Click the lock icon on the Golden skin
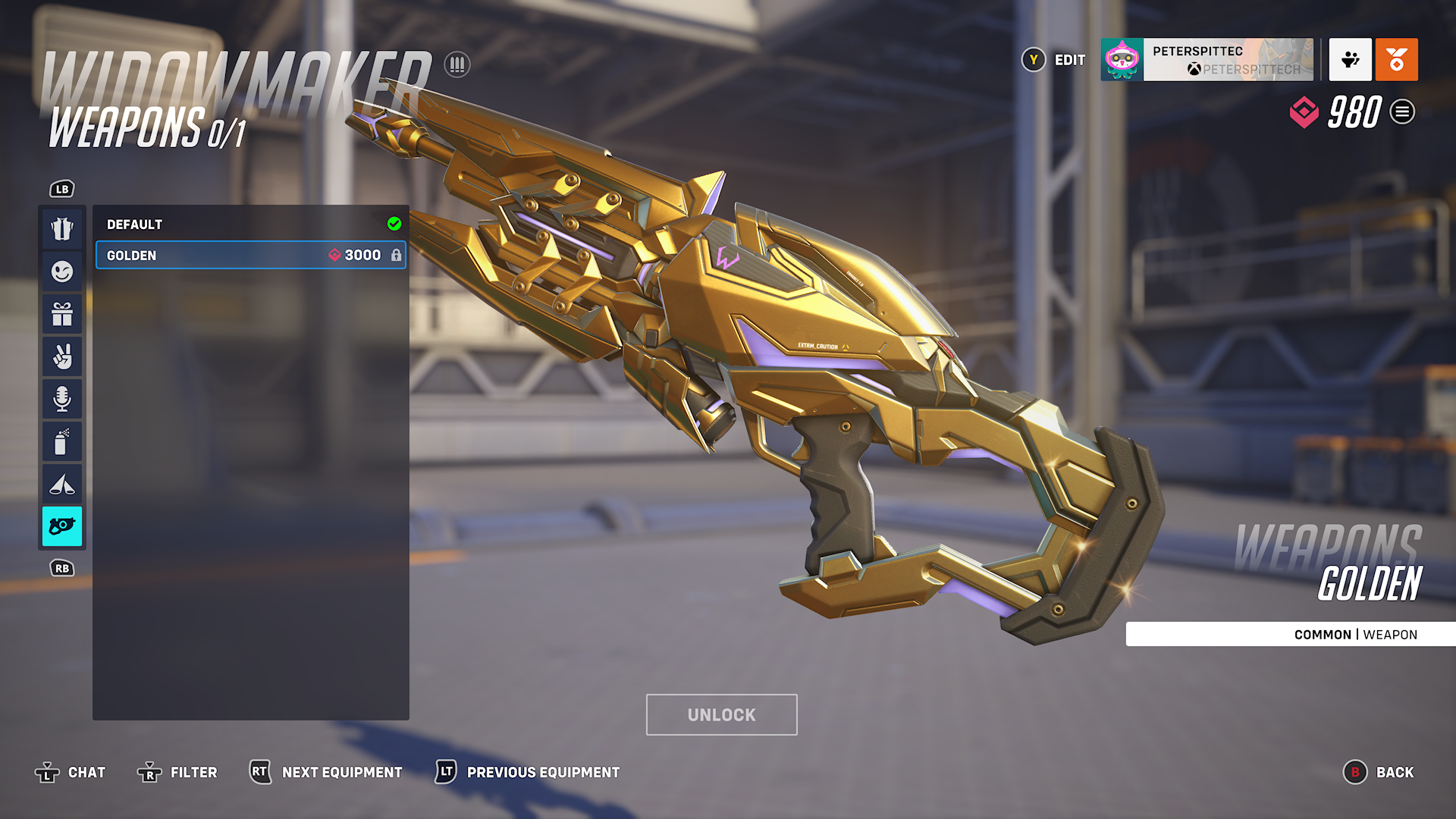 (x=397, y=255)
